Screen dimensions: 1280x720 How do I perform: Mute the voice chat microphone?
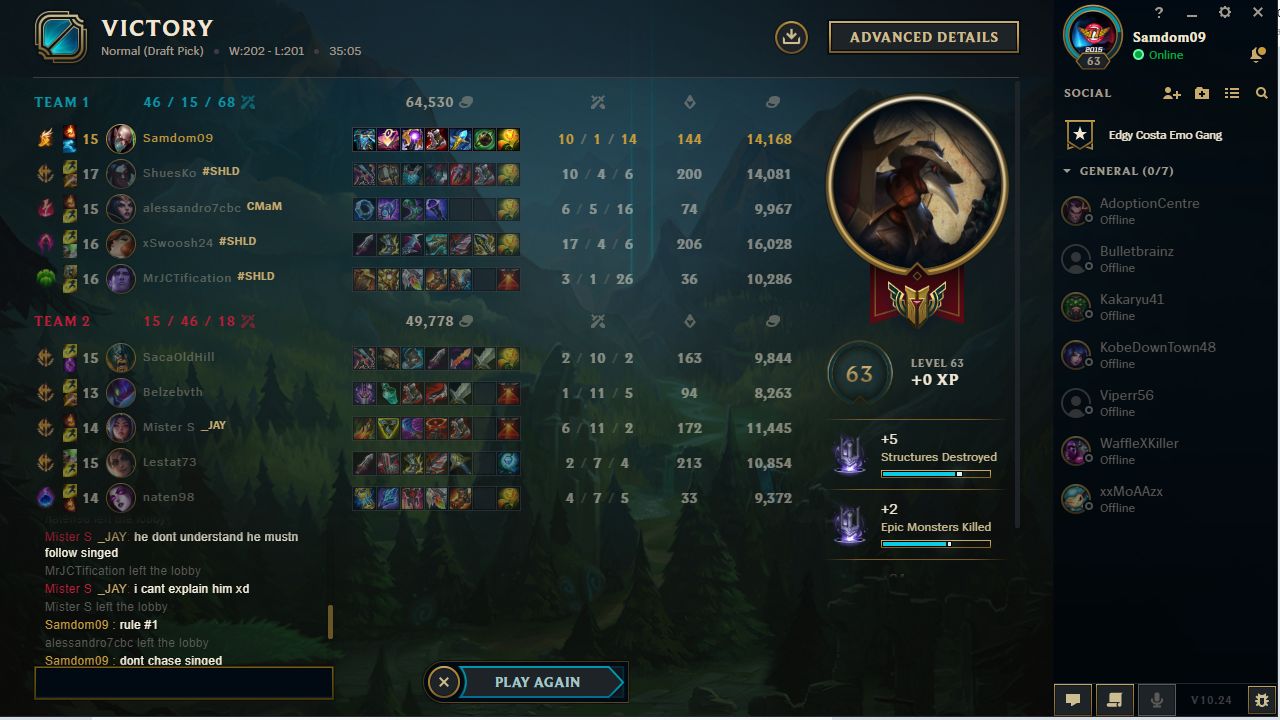(x=1156, y=699)
